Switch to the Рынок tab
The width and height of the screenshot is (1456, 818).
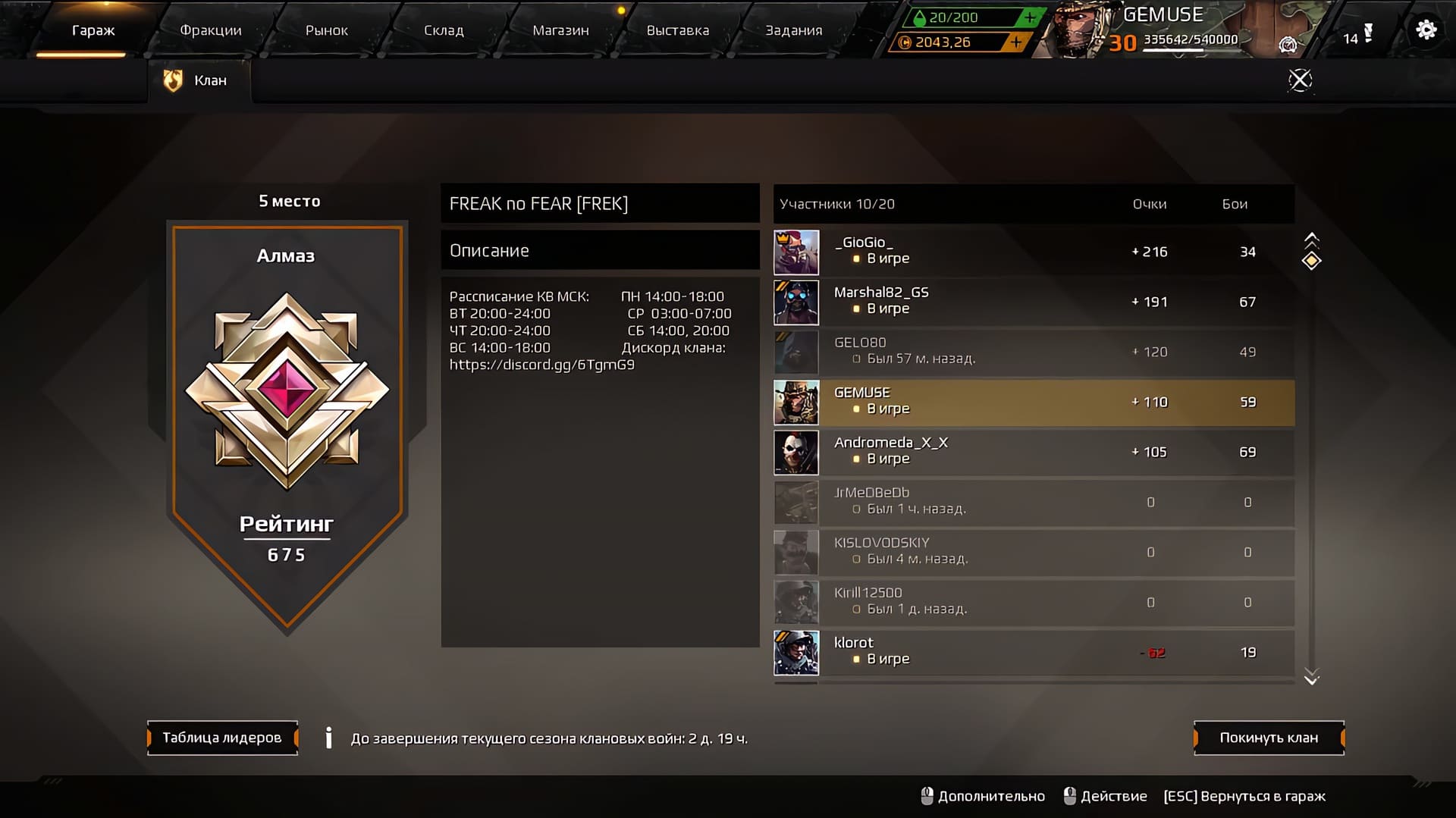click(326, 30)
